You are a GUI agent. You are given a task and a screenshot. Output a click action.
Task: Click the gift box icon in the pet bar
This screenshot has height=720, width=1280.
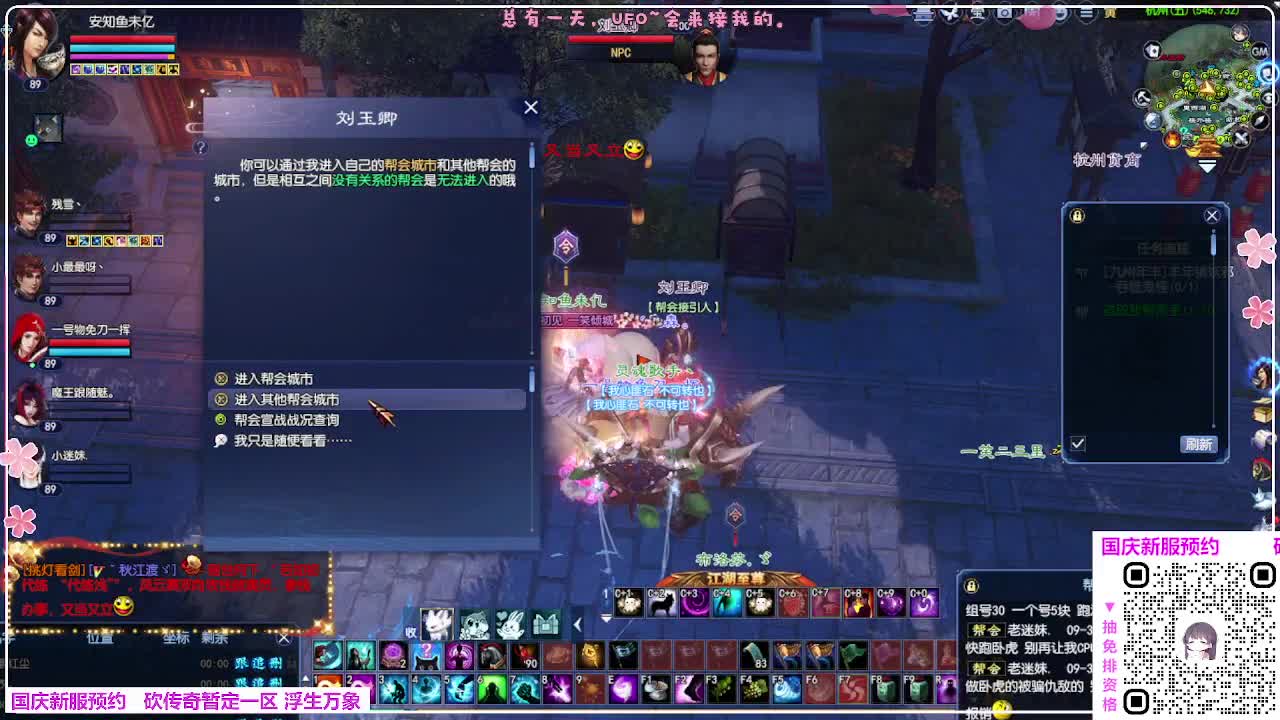coord(546,625)
